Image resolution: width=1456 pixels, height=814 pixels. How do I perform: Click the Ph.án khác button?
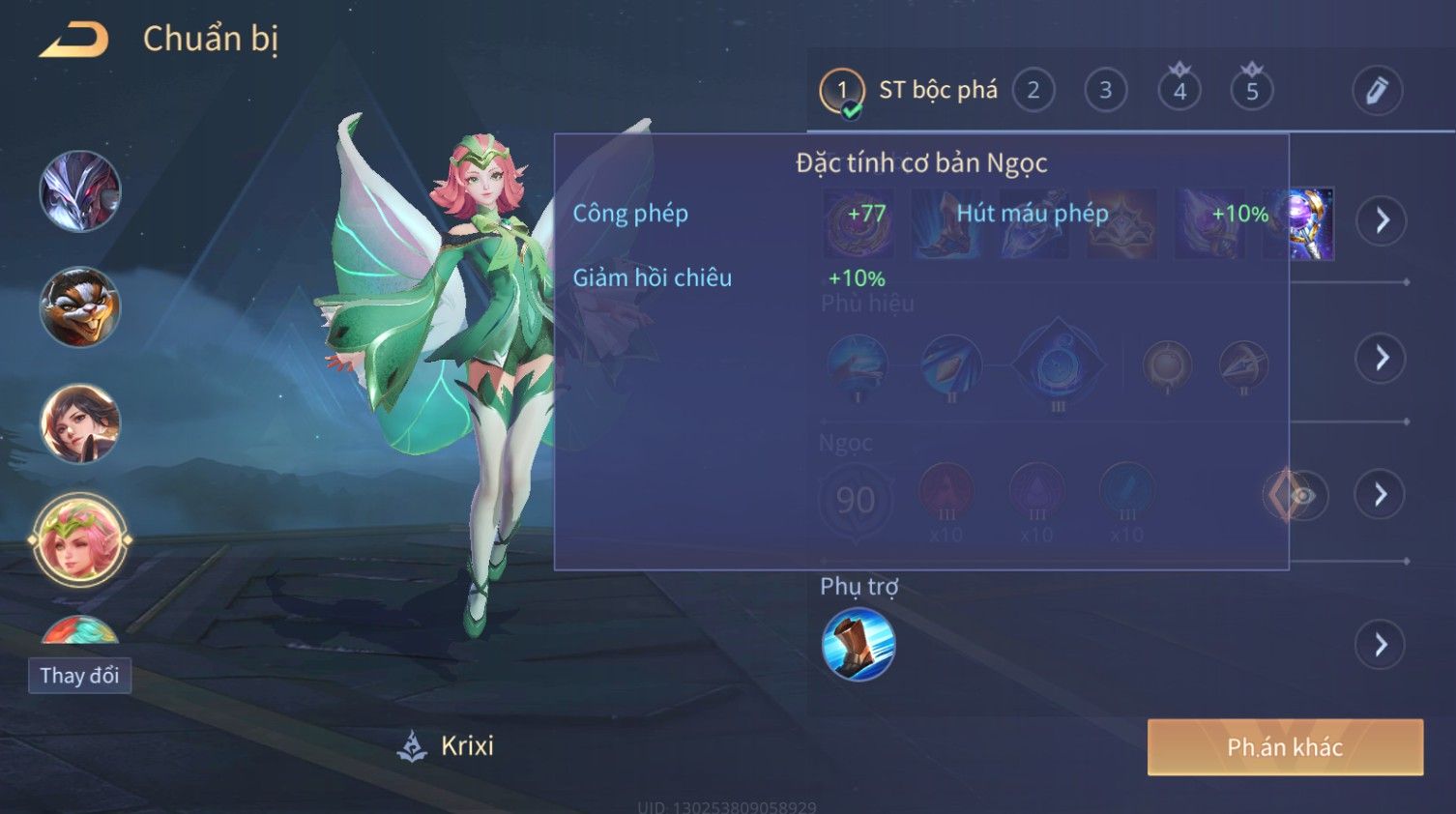[1285, 747]
